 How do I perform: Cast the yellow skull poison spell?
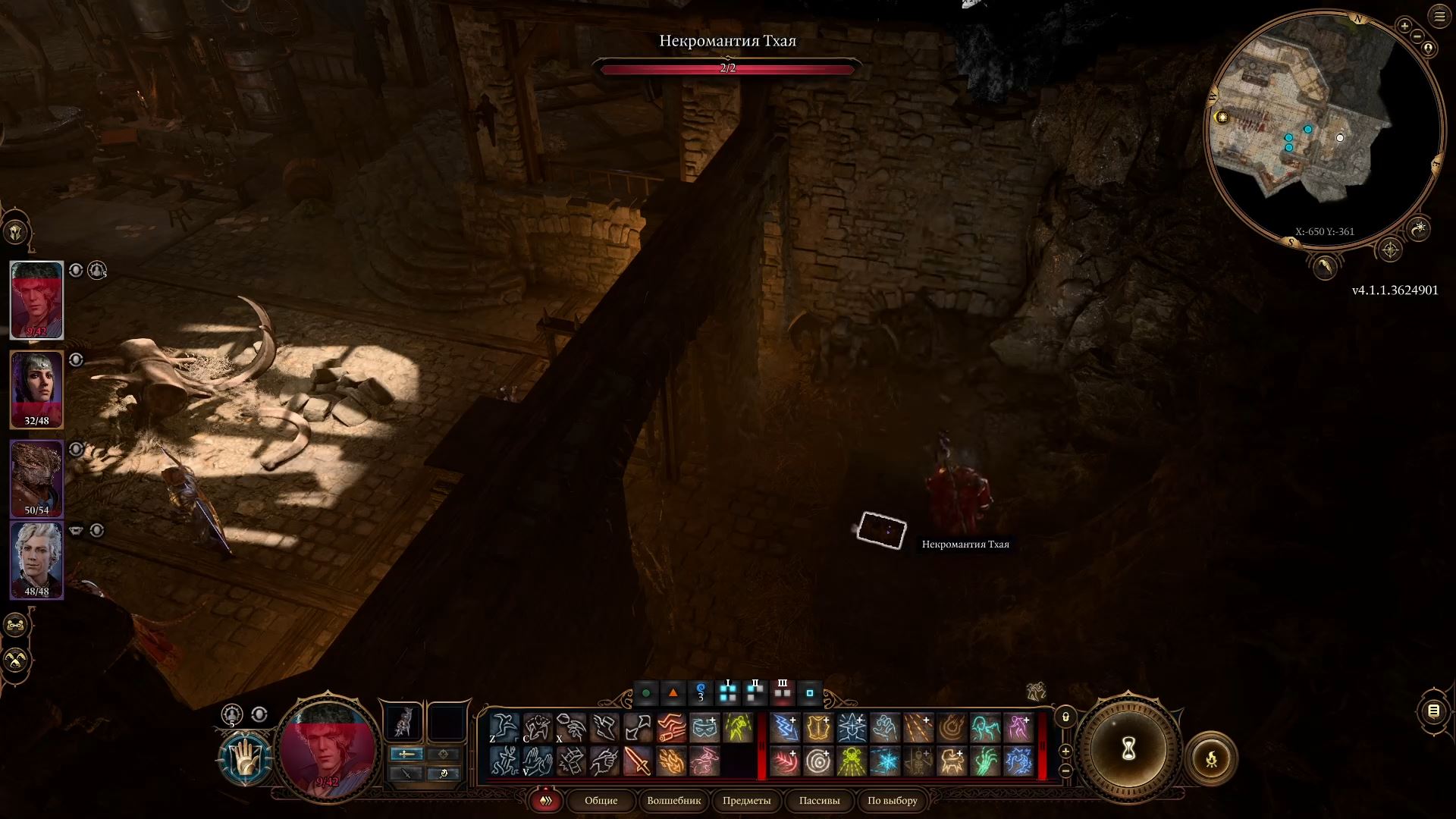[852, 761]
